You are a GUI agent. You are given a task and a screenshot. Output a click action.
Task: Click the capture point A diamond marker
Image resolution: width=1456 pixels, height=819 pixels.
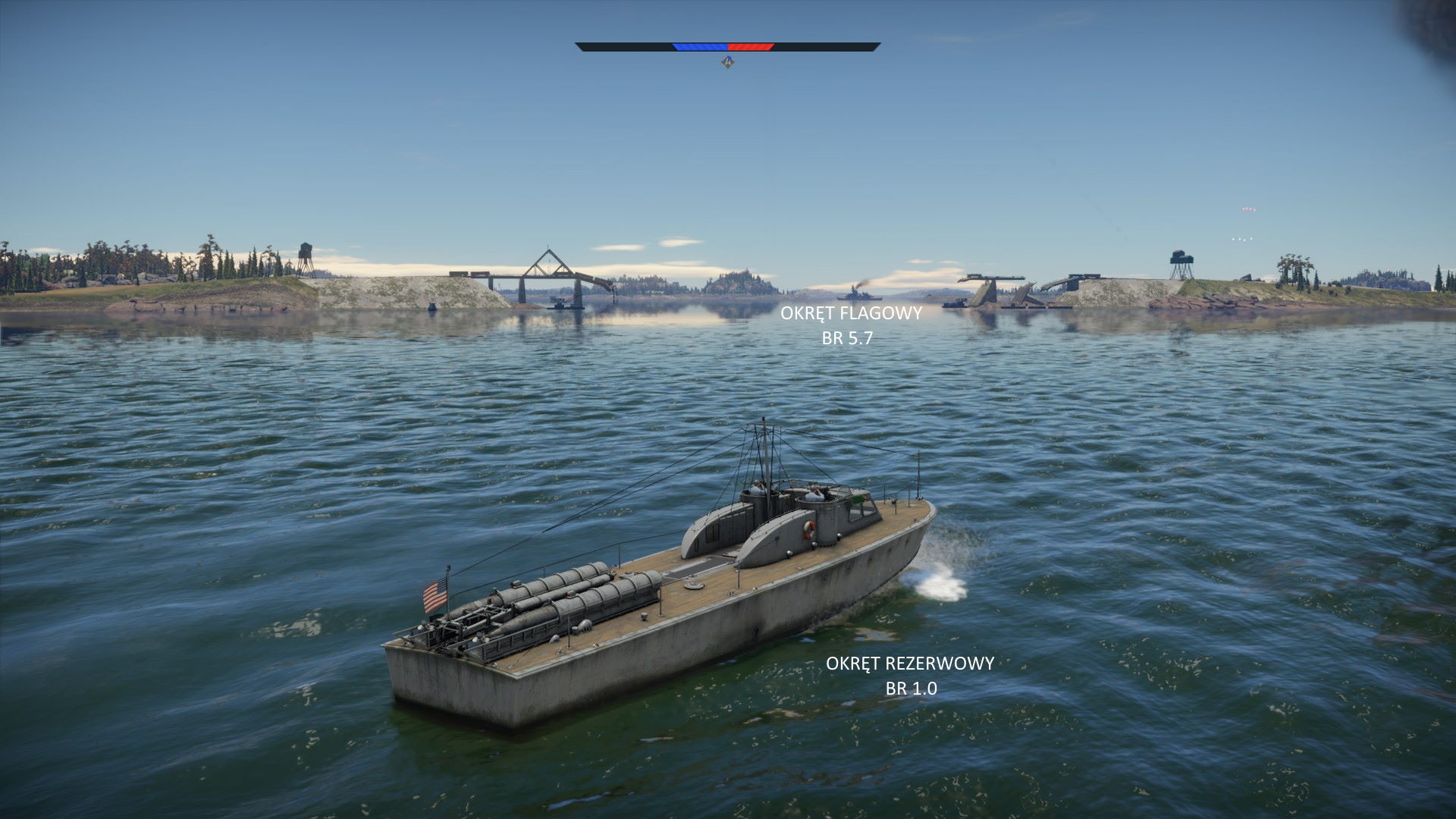click(x=727, y=62)
